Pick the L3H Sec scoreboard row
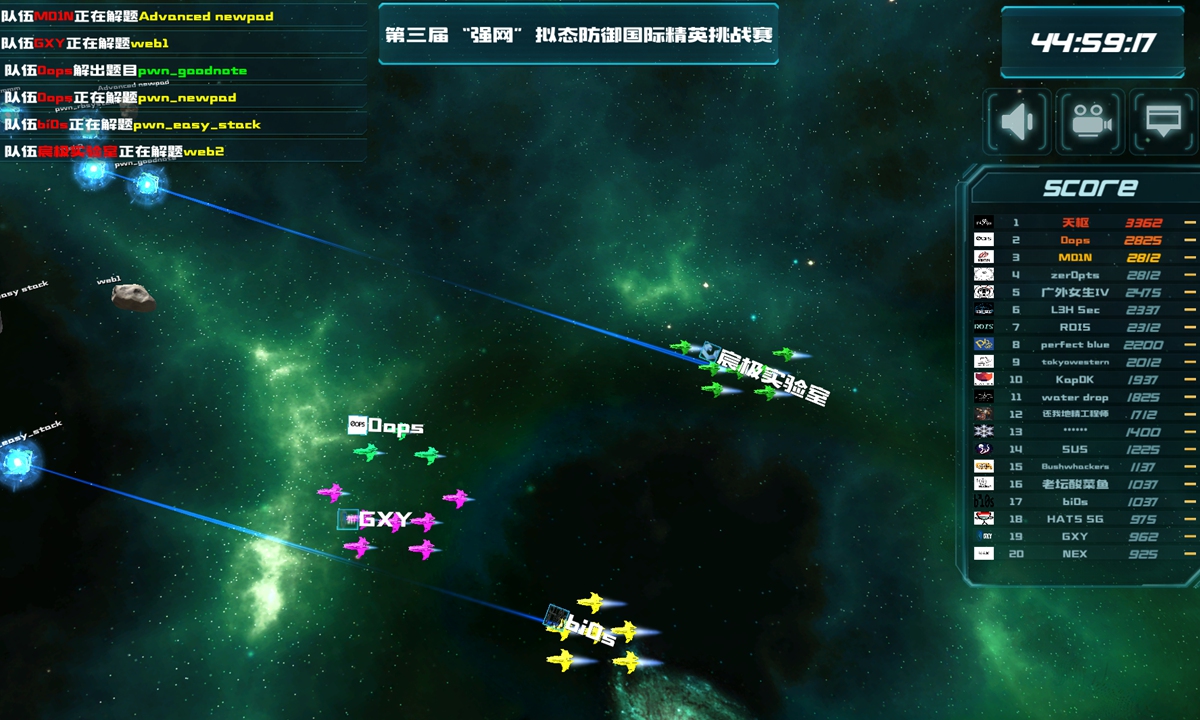This screenshot has width=1200, height=720. [1075, 310]
